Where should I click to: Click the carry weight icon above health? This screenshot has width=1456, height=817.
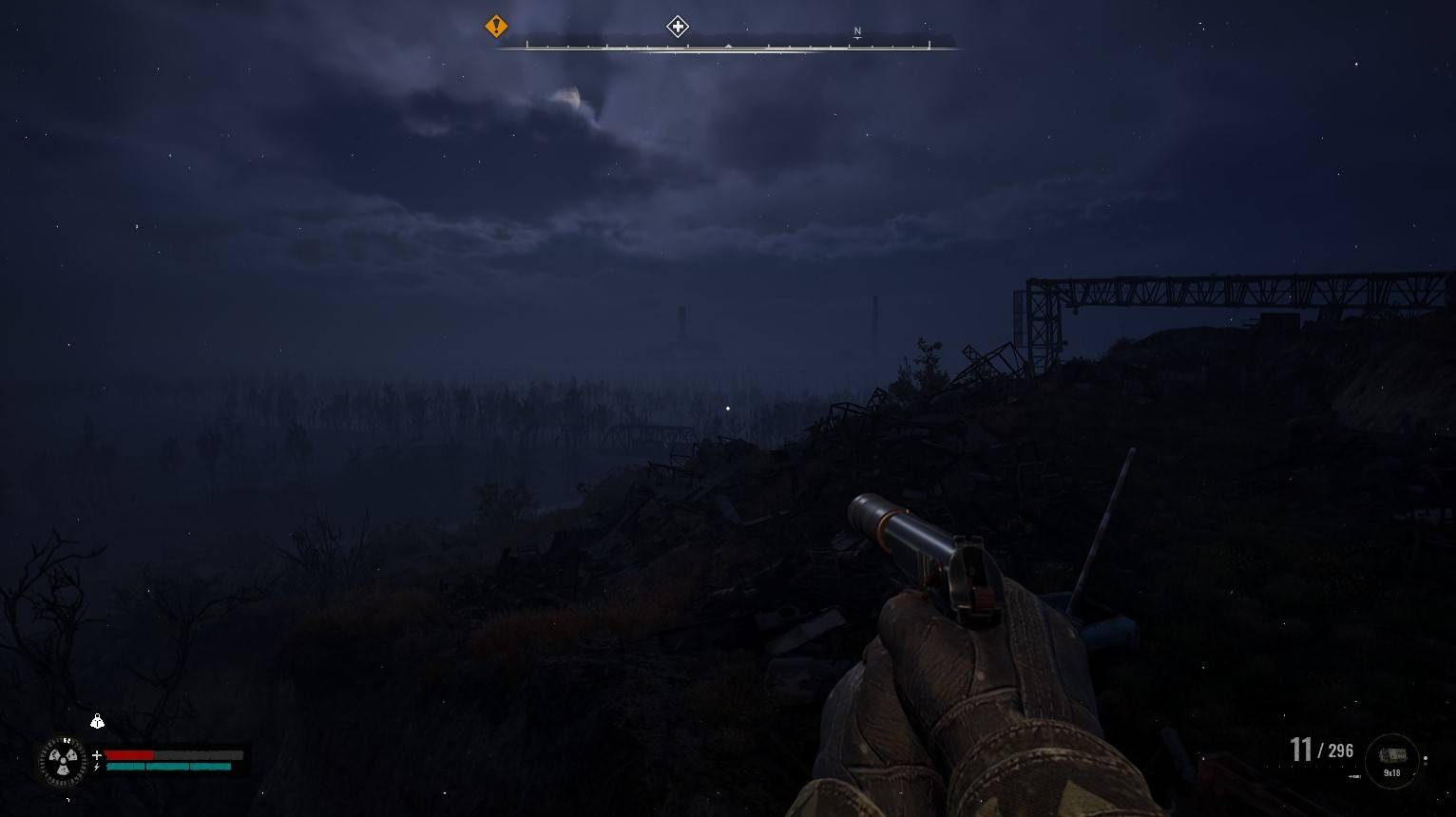(97, 722)
